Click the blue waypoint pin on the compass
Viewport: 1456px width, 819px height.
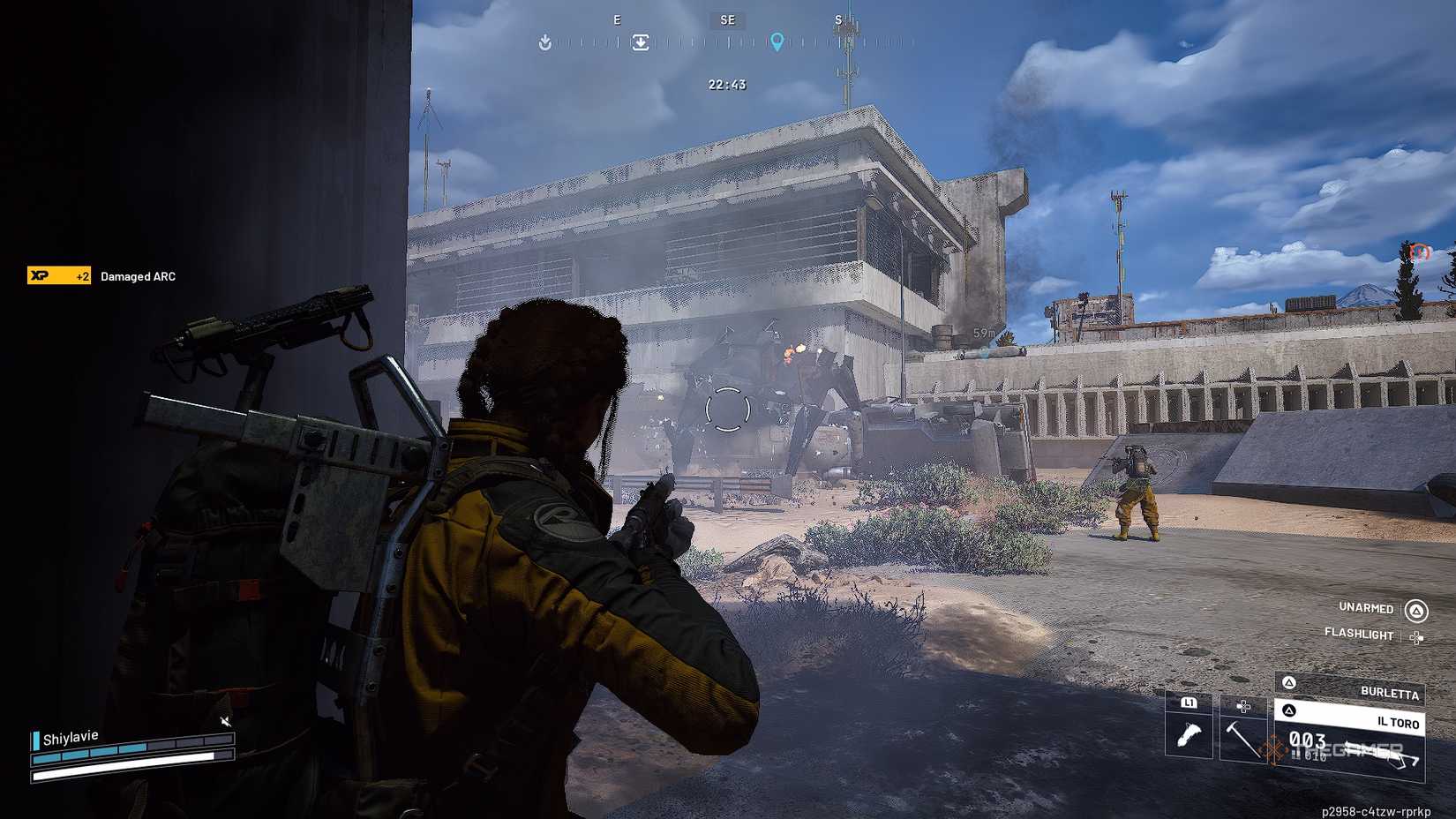point(777,39)
